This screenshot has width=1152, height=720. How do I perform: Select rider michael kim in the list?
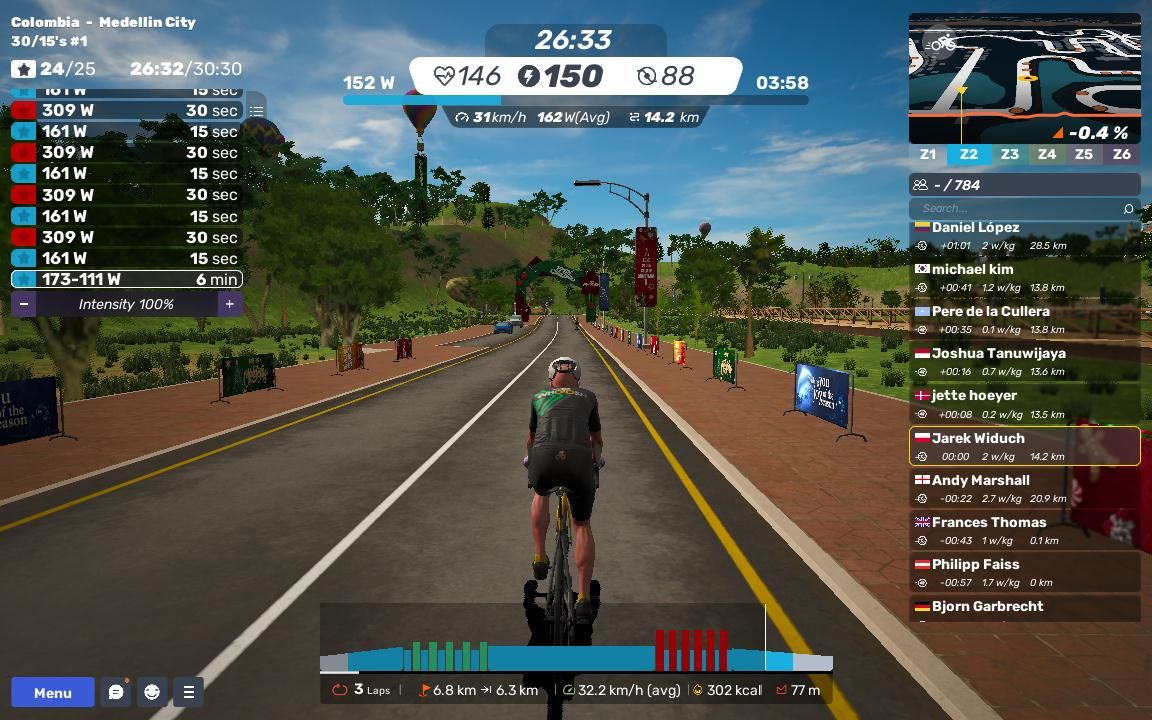coord(1024,278)
